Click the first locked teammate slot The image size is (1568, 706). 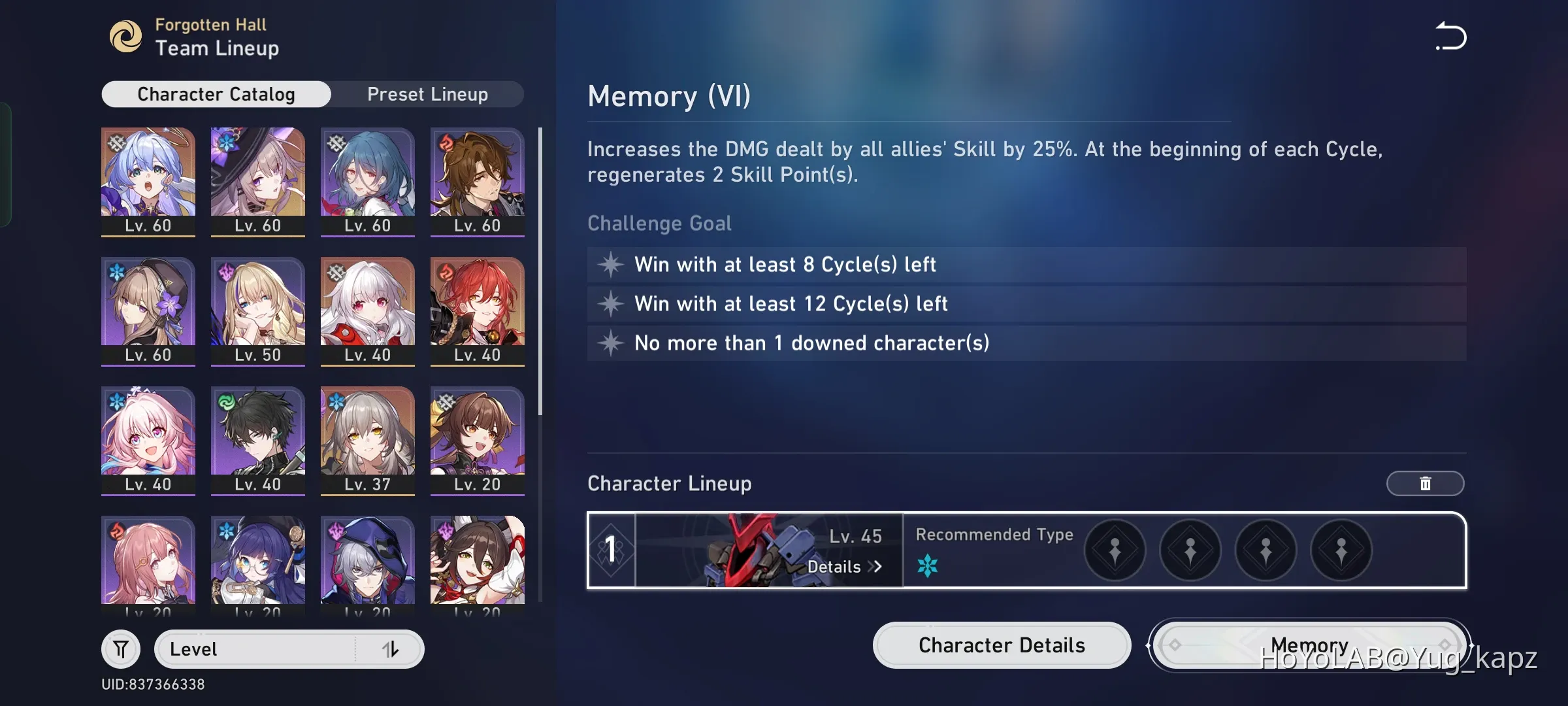(x=1115, y=550)
